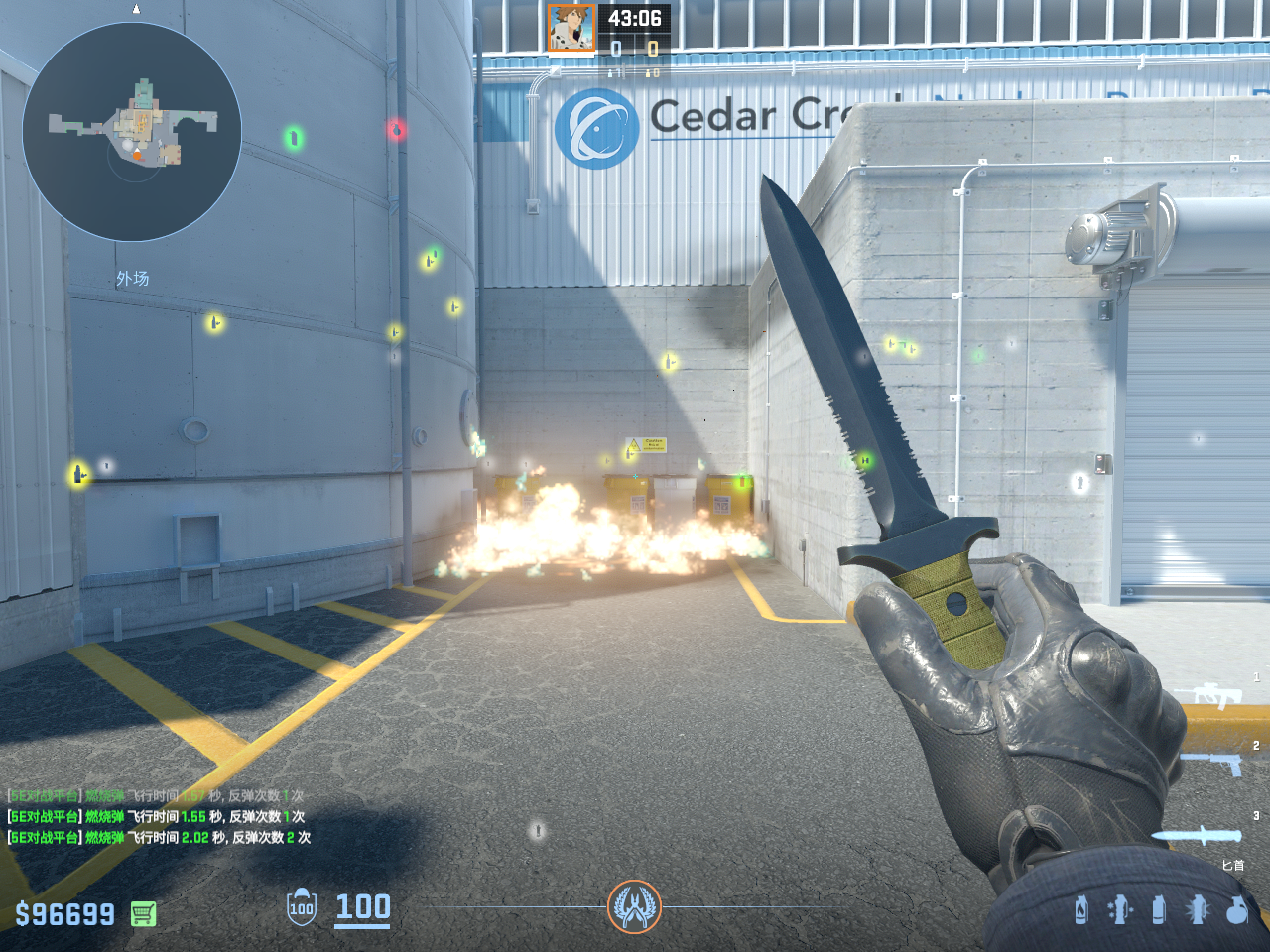
Task: Click the circular radar minimap
Action: pos(132,132)
